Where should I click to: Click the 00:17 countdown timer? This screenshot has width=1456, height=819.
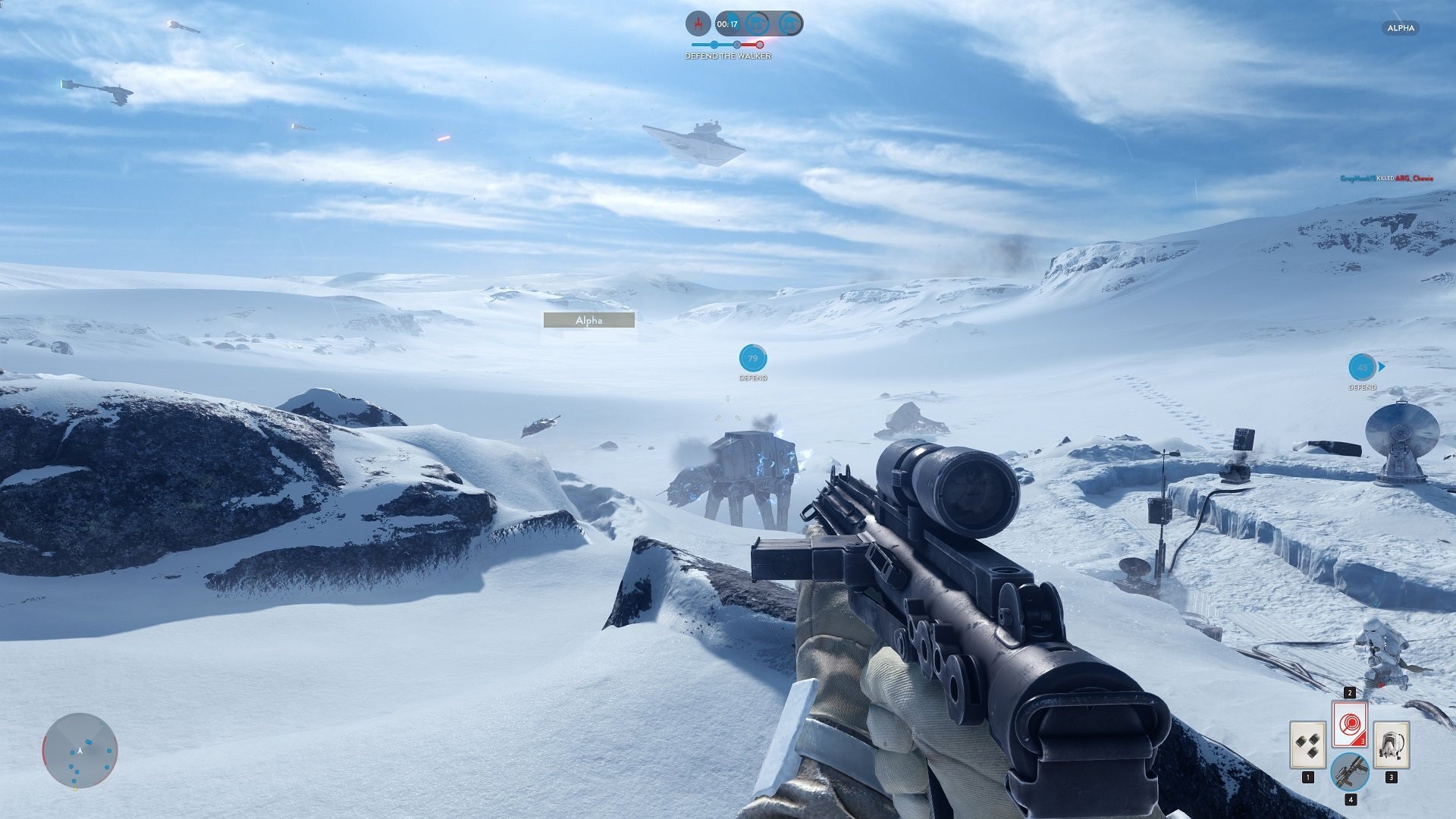point(726,24)
